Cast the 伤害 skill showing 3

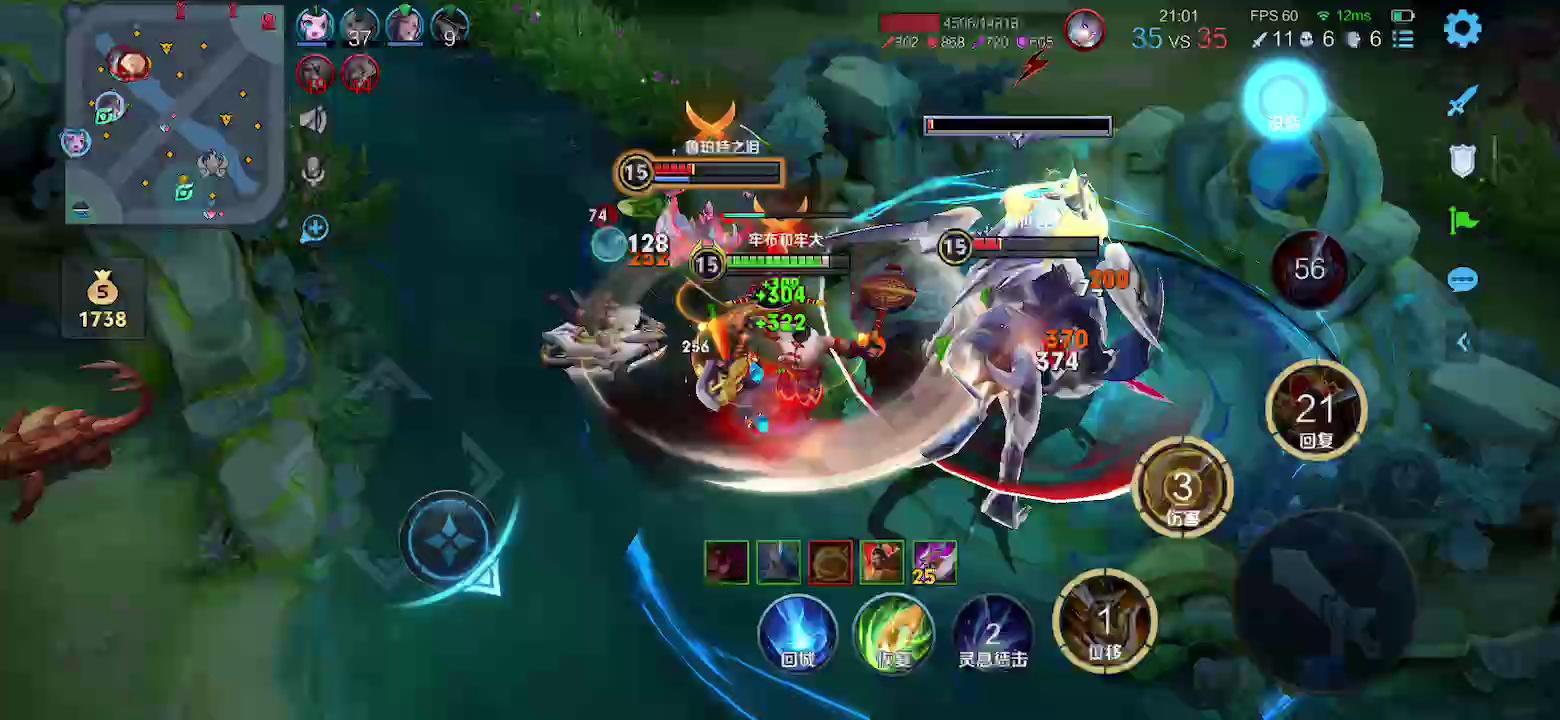tap(1183, 488)
